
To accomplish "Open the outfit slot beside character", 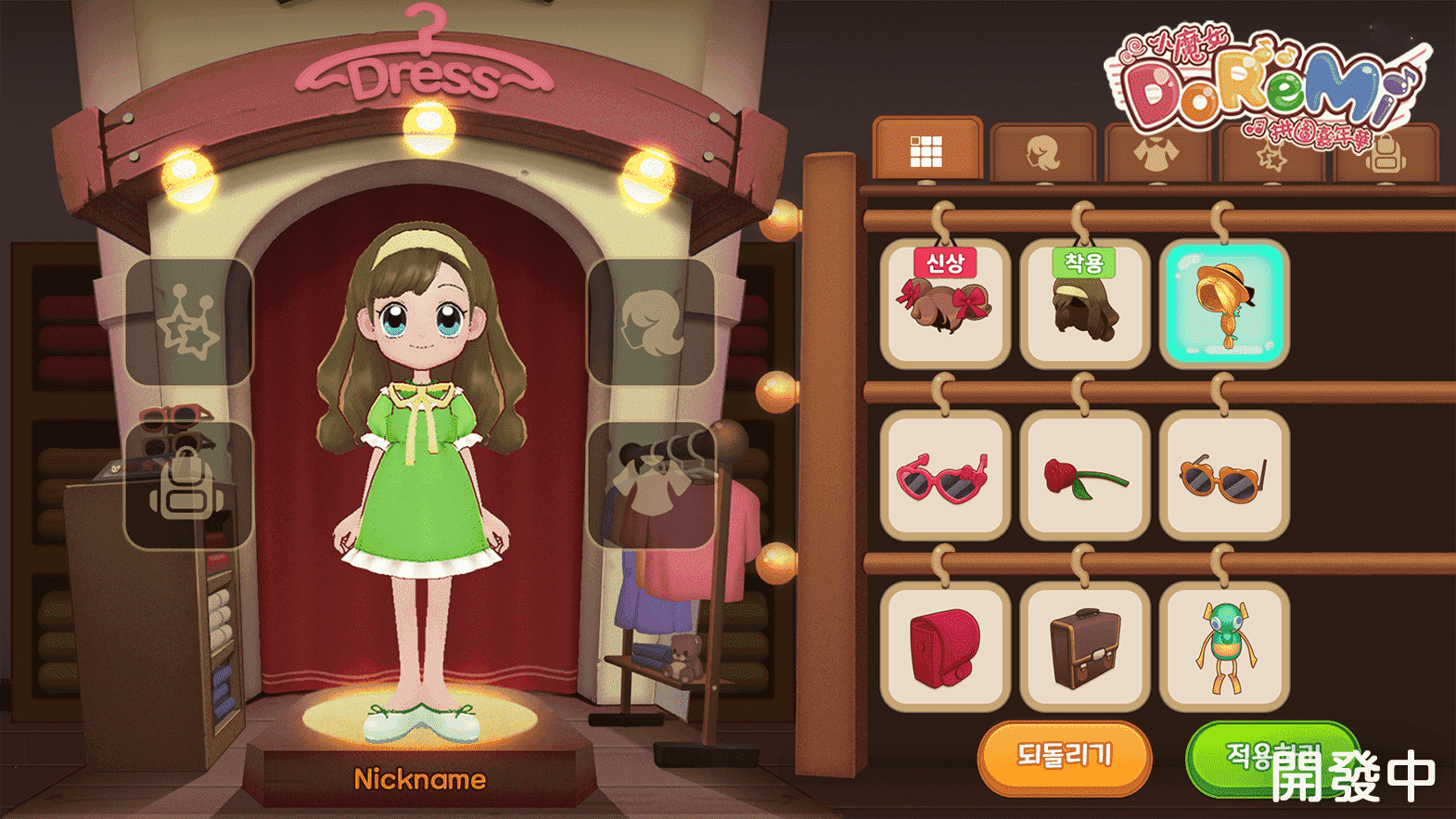I will pos(652,485).
